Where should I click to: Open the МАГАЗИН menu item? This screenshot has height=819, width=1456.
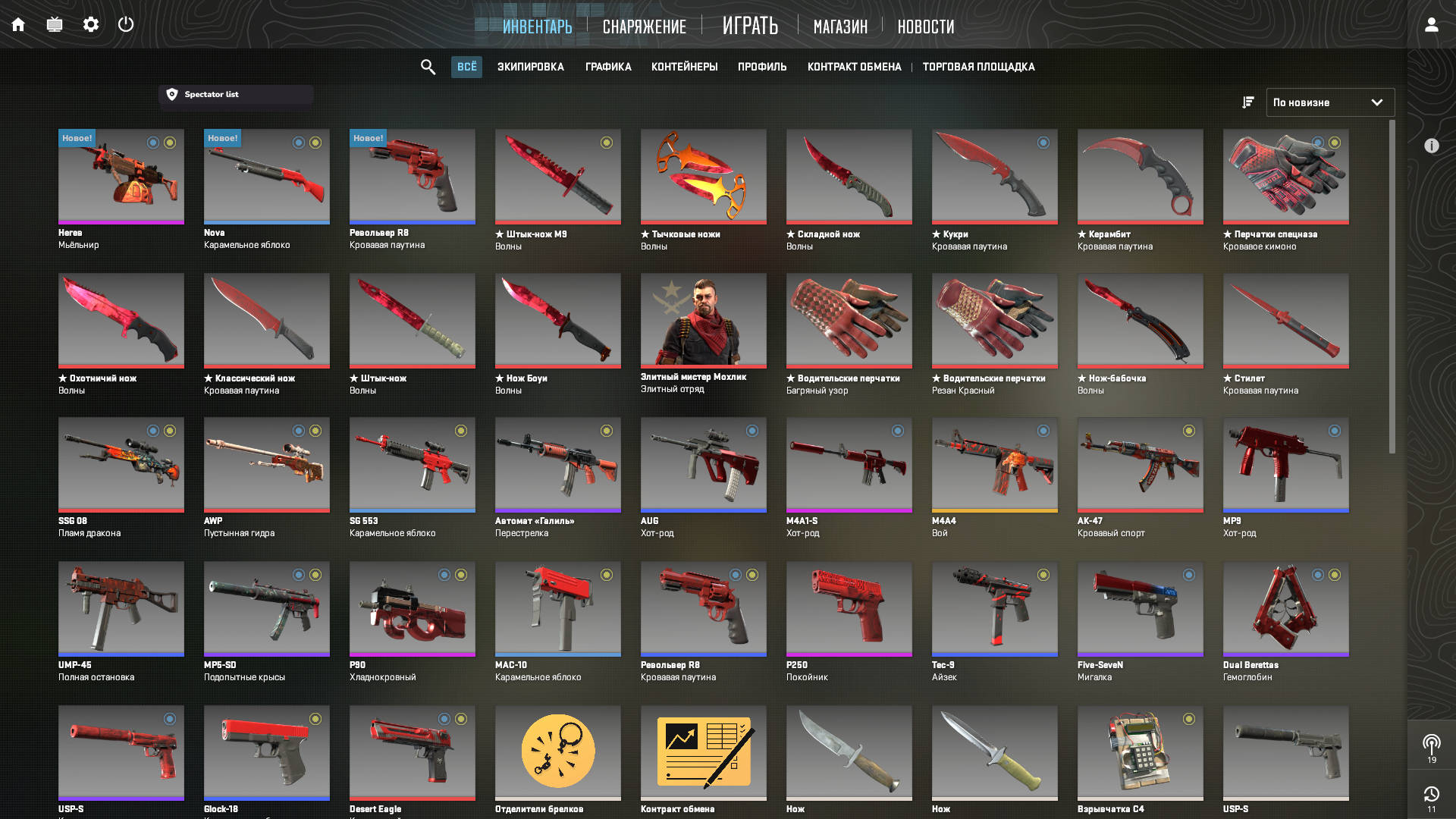[x=840, y=27]
